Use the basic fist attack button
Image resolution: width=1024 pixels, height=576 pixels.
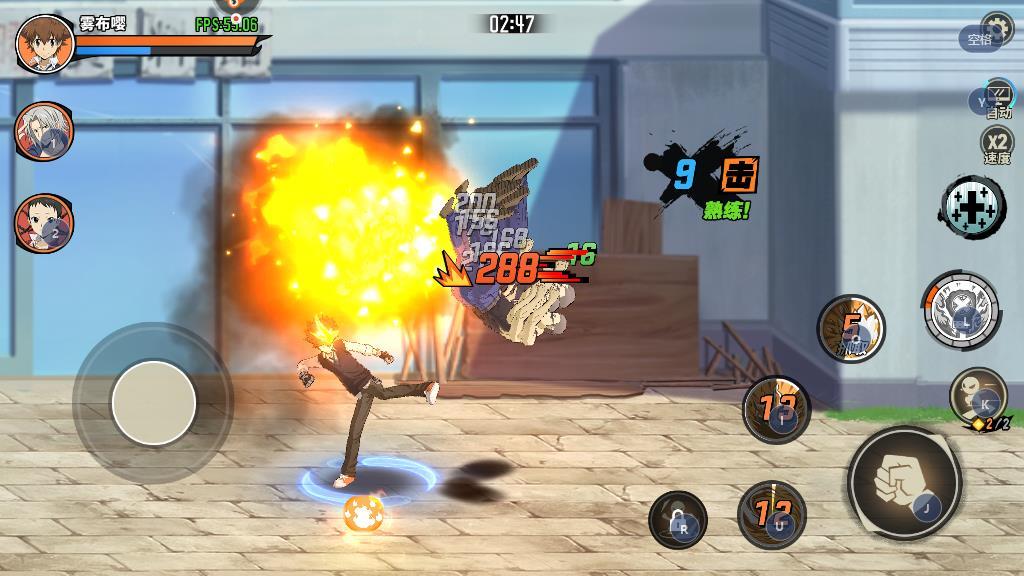coord(904,484)
